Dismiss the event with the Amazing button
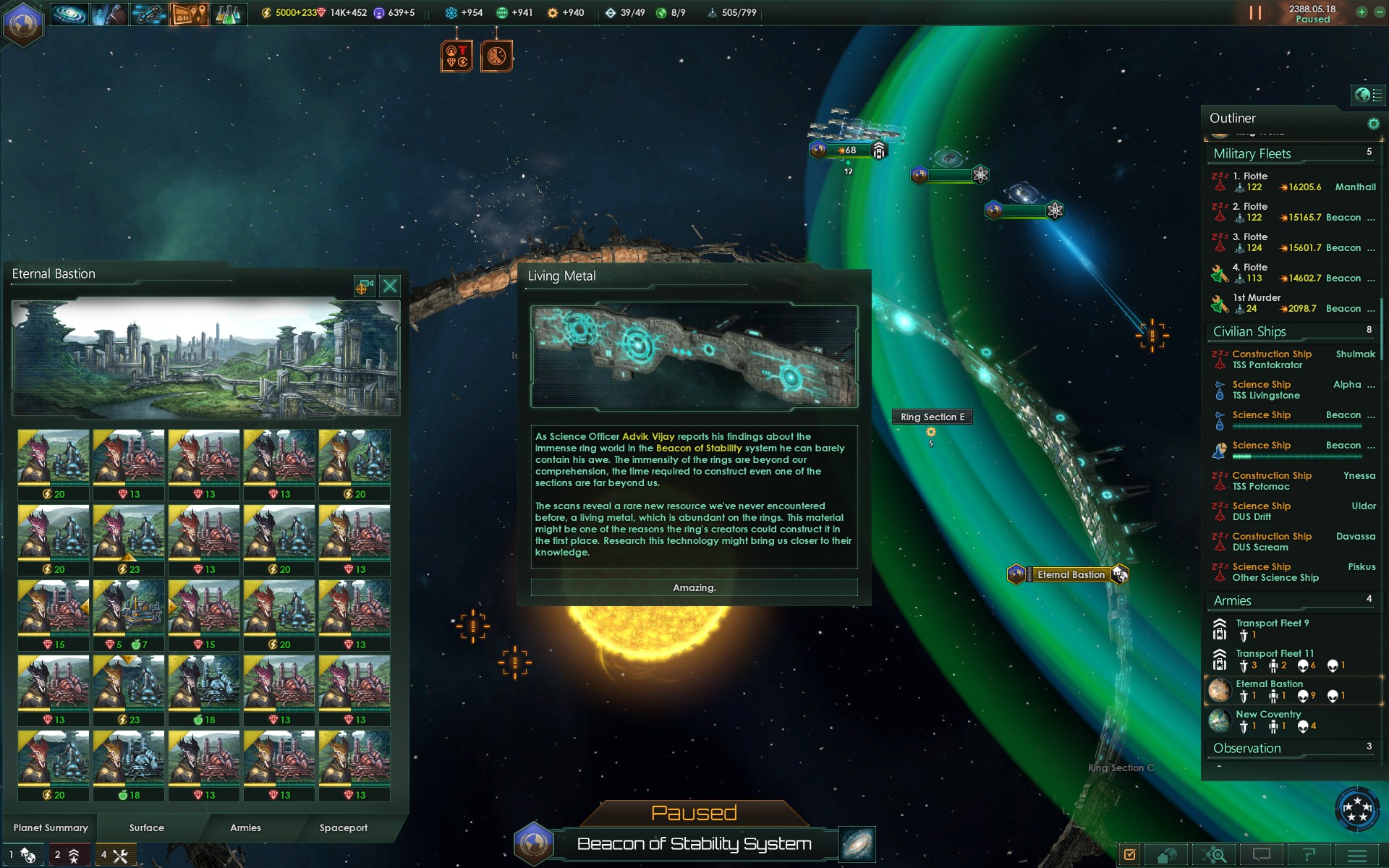This screenshot has width=1389, height=868. [x=694, y=587]
